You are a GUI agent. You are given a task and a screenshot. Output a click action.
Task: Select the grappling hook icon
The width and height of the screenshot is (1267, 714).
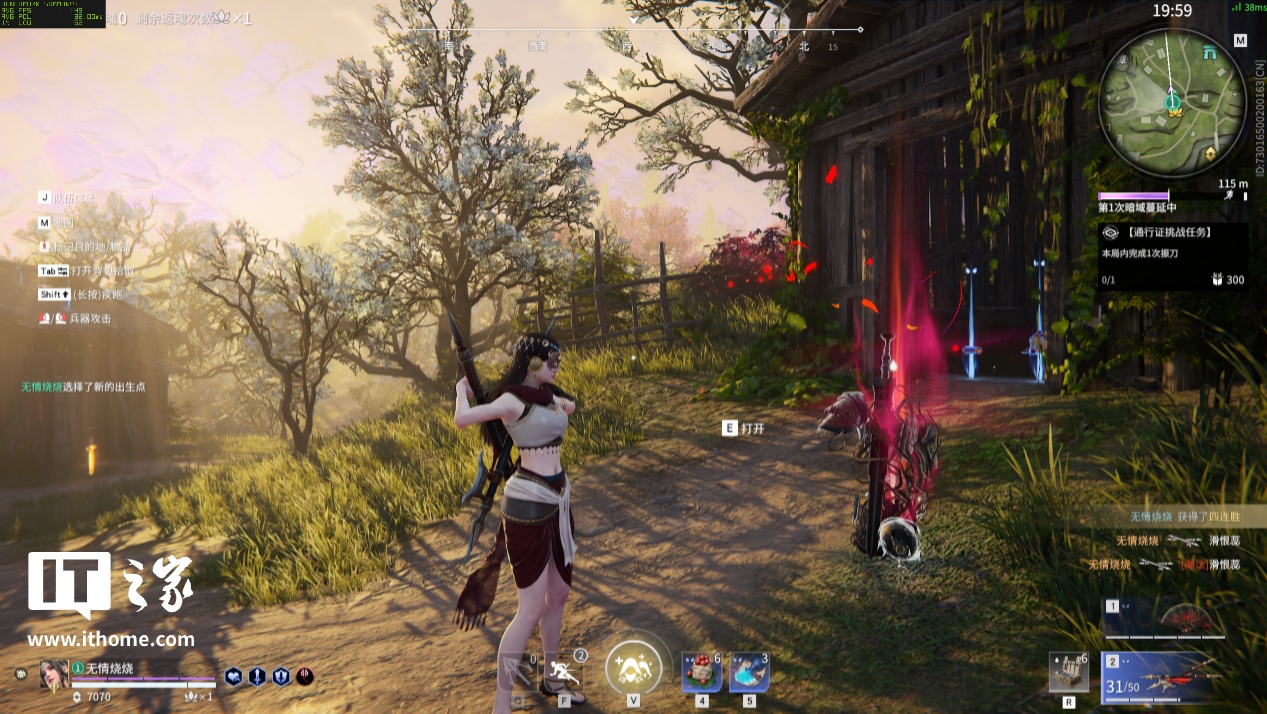(x=518, y=672)
